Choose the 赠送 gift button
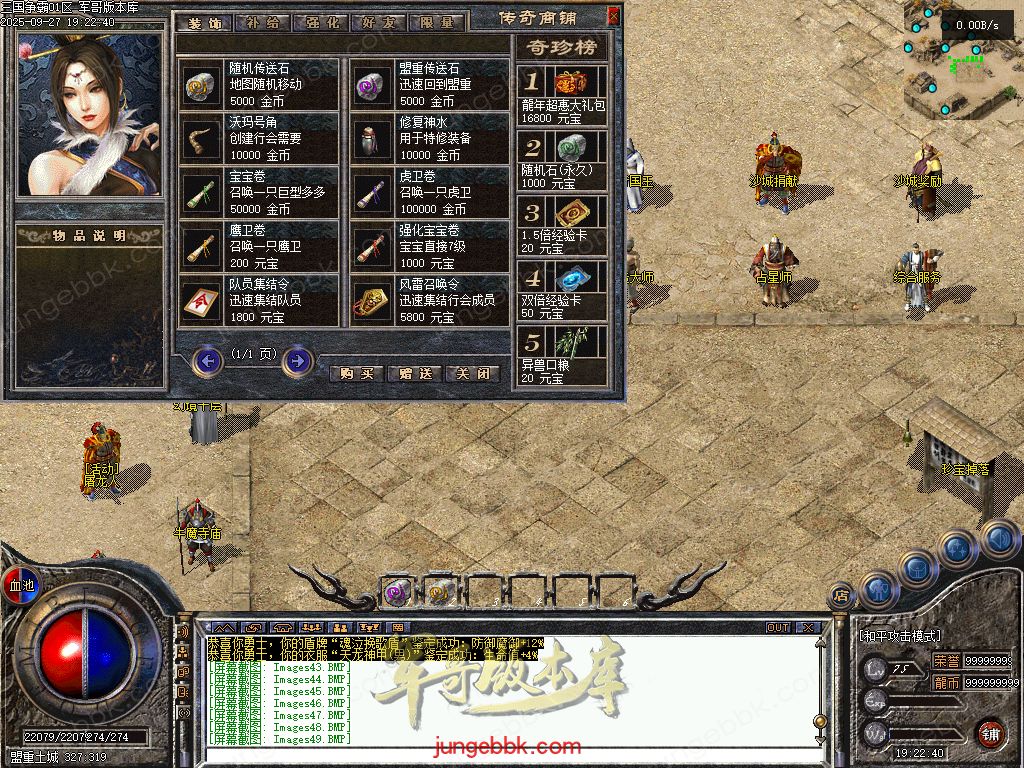Screen dimensions: 1024x768 [414, 373]
